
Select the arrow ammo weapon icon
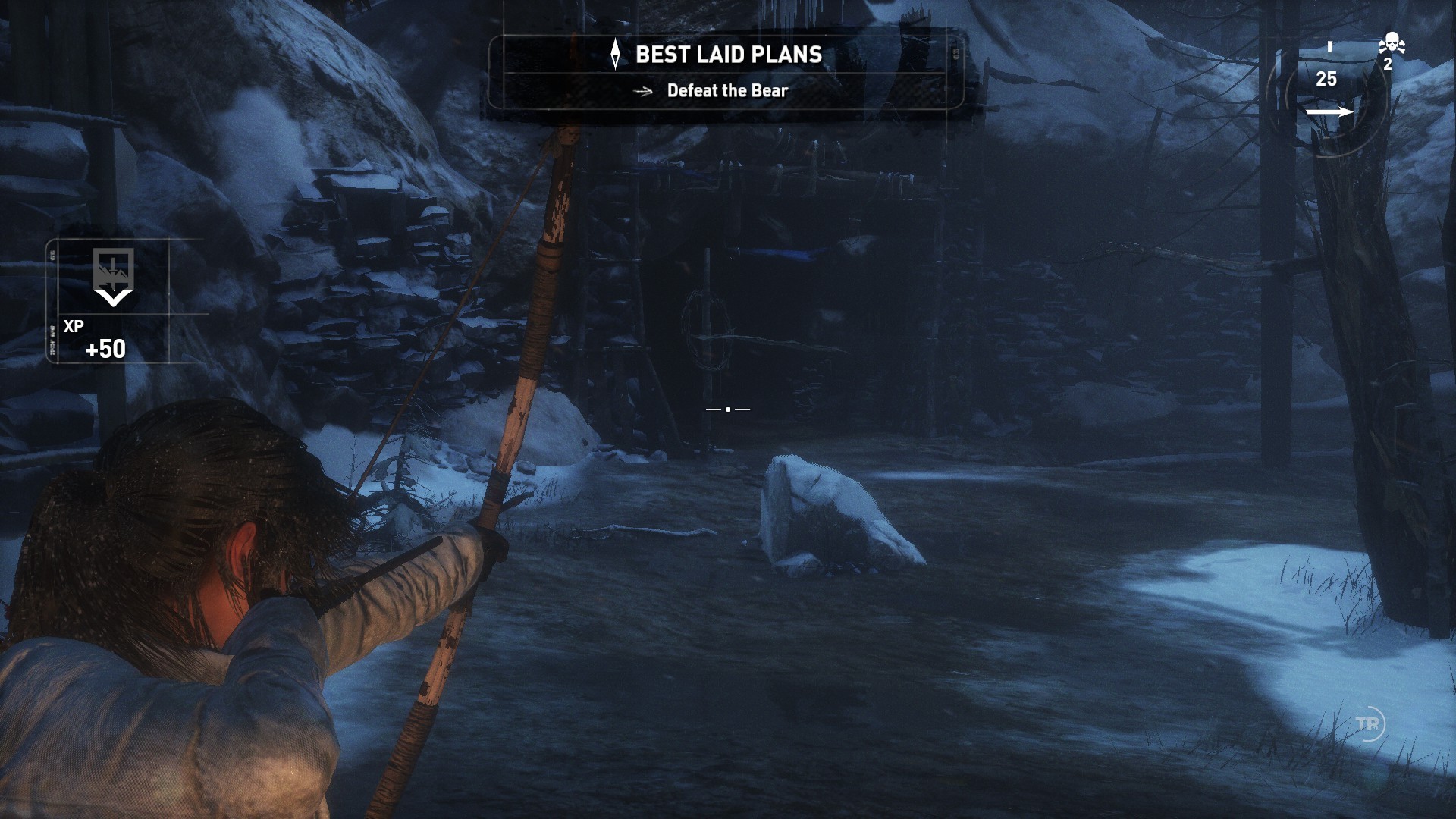[x=1329, y=112]
